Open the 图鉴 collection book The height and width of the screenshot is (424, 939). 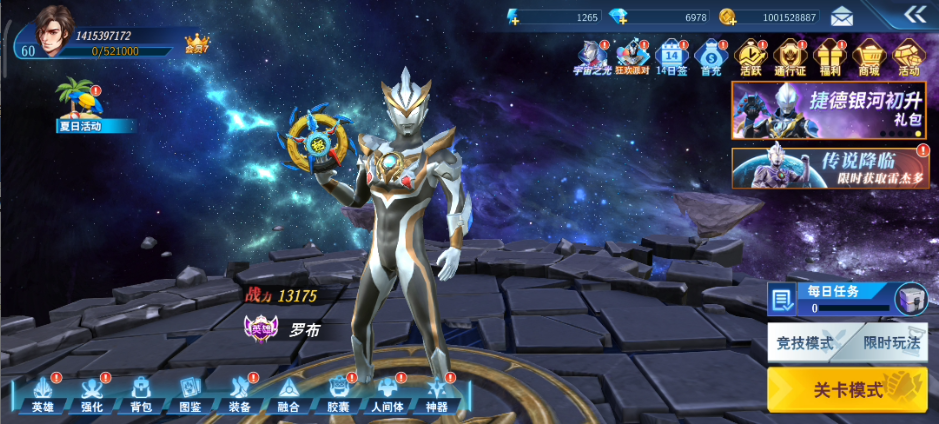click(190, 393)
